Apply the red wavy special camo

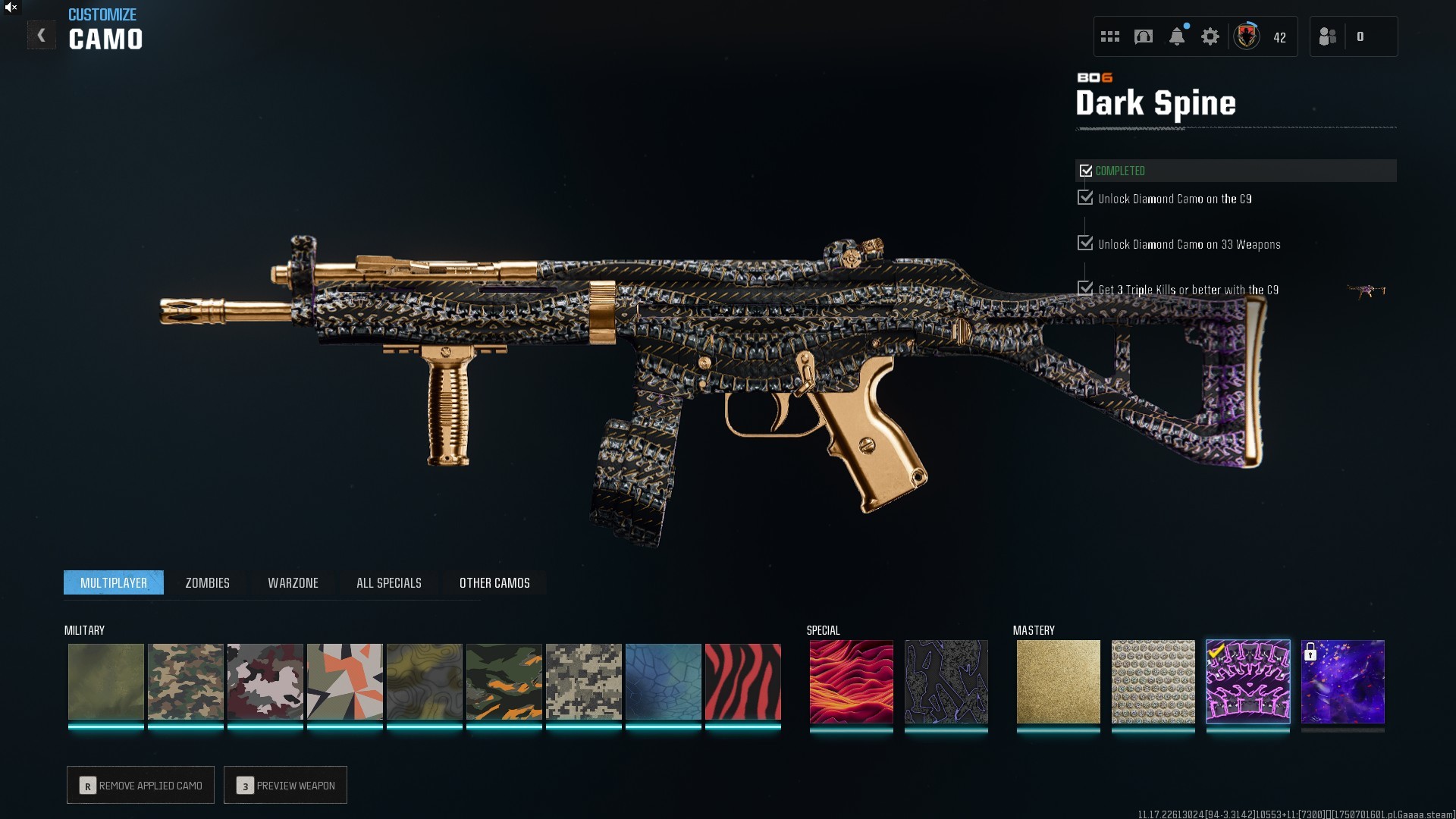[851, 682]
